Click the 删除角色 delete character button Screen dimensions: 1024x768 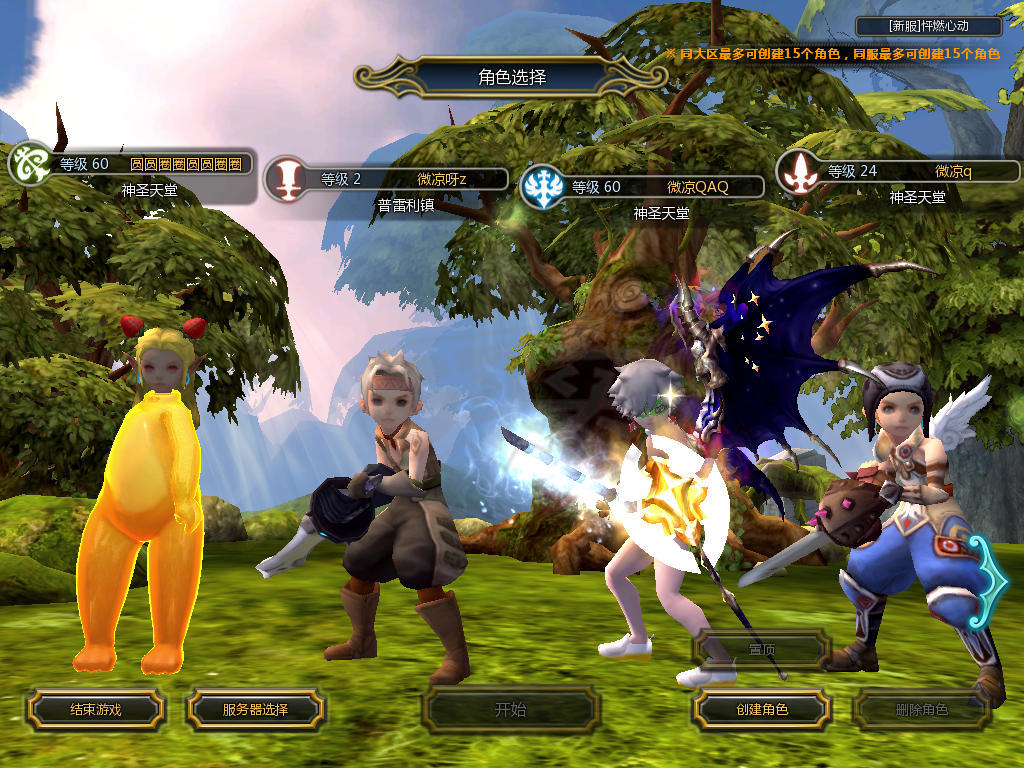(x=921, y=710)
